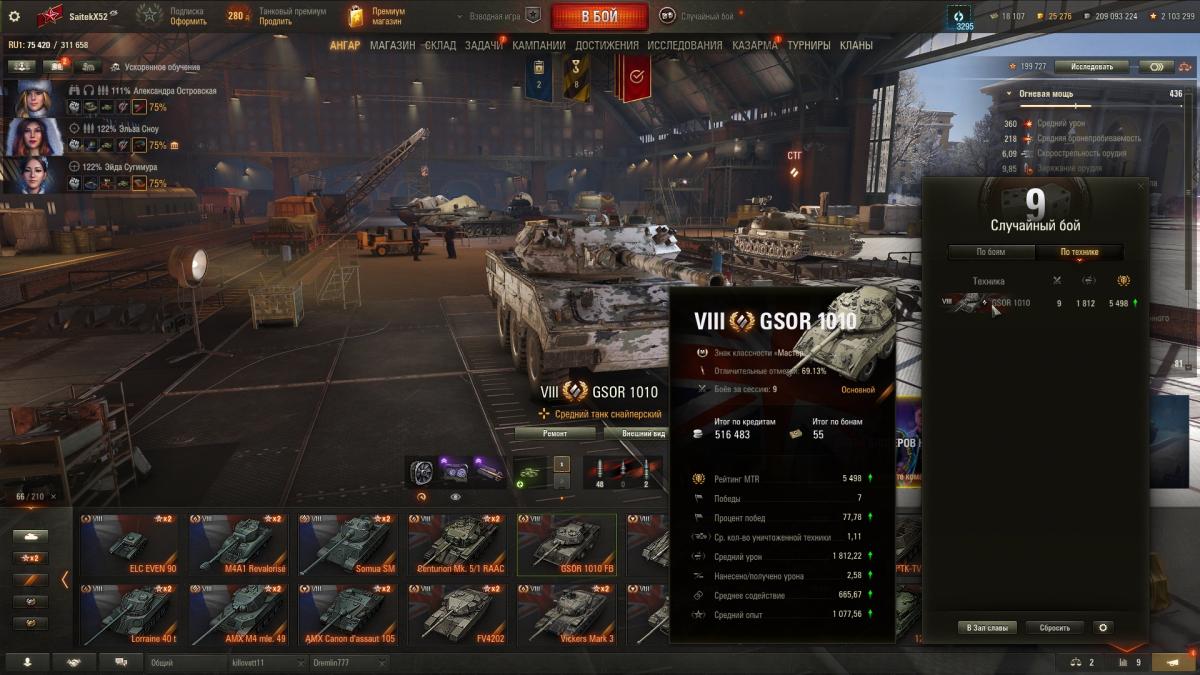Open the В Зал славы button

click(x=988, y=628)
